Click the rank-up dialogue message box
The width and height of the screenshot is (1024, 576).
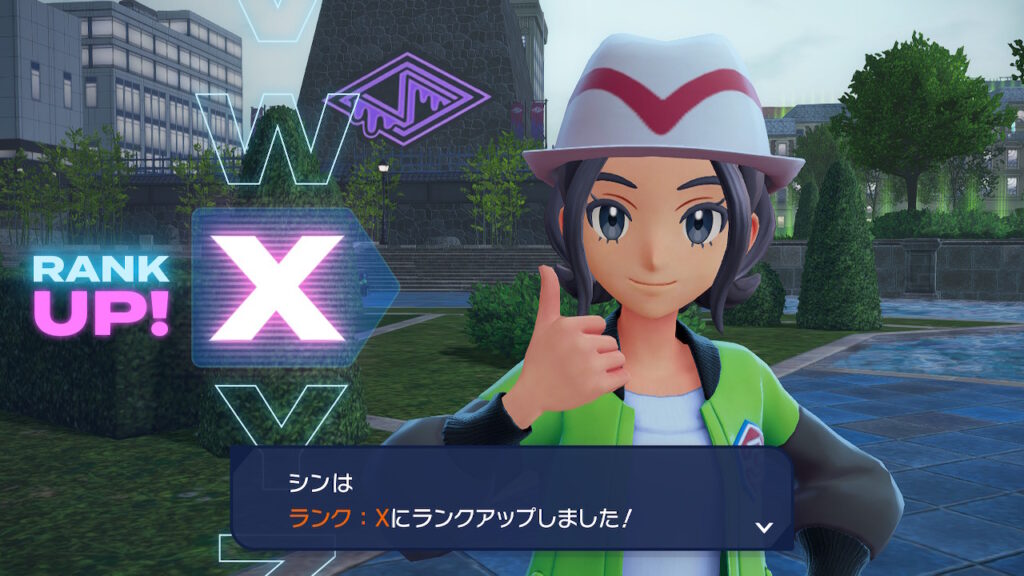click(511, 498)
